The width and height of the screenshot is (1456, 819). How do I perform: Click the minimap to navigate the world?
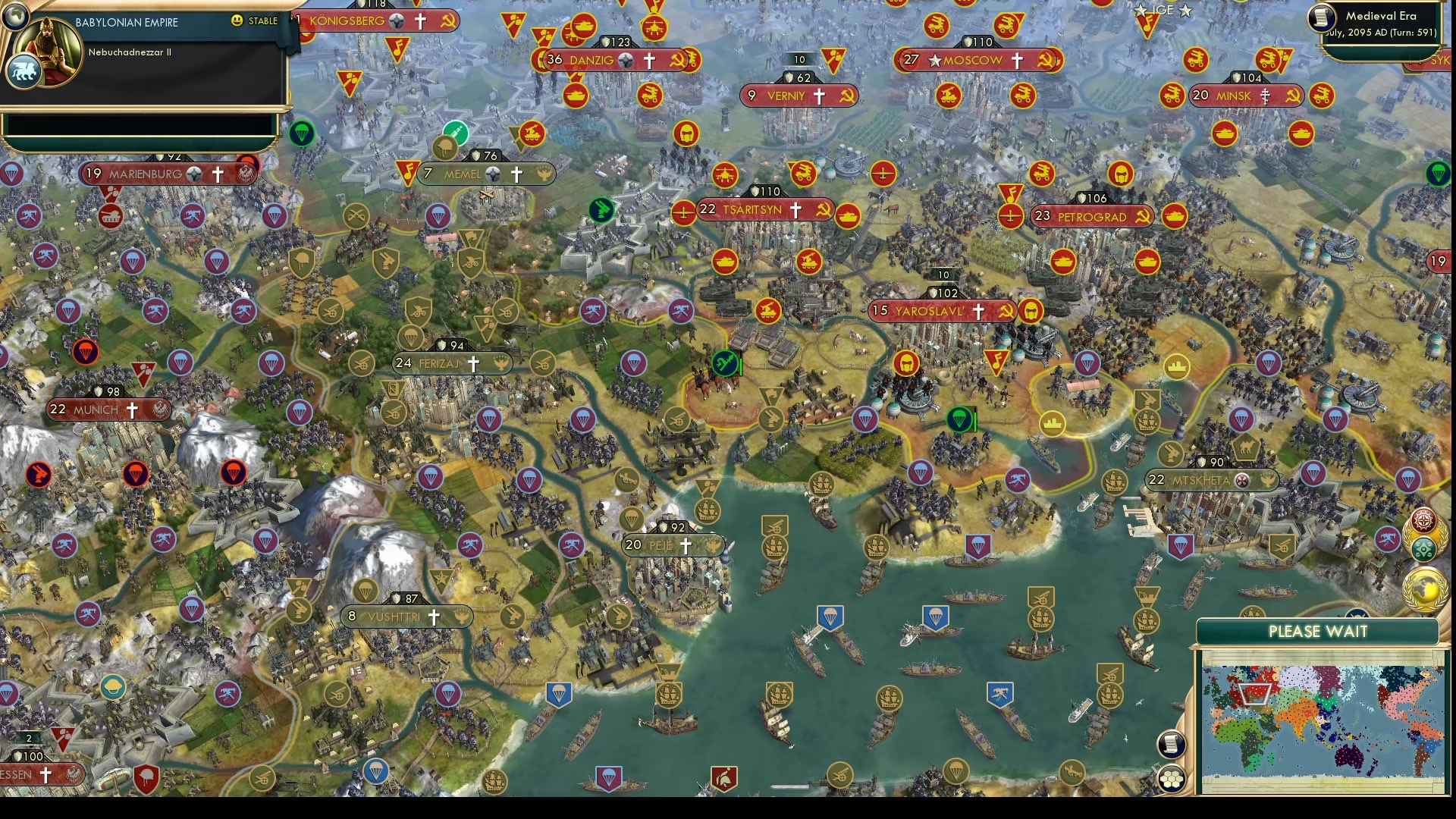tap(1323, 720)
